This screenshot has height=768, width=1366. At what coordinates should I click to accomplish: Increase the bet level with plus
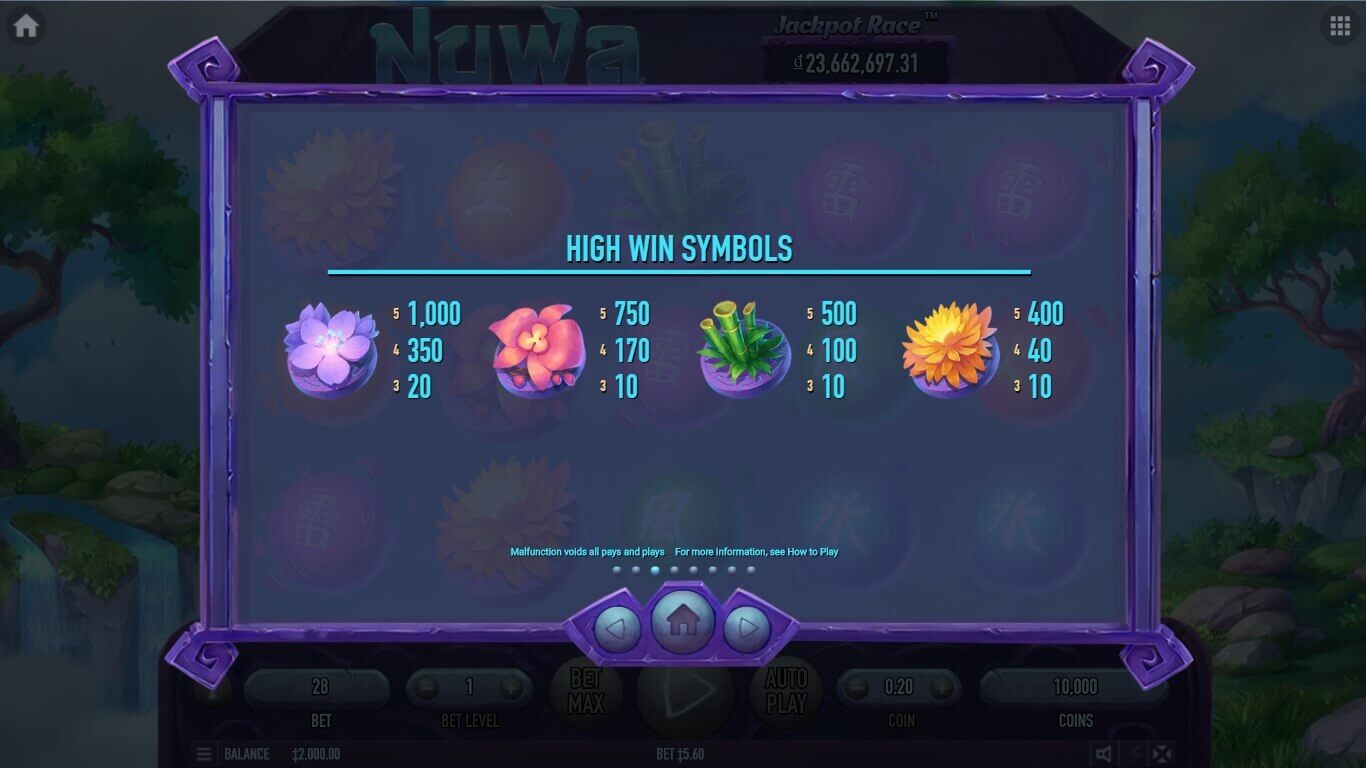(x=511, y=688)
